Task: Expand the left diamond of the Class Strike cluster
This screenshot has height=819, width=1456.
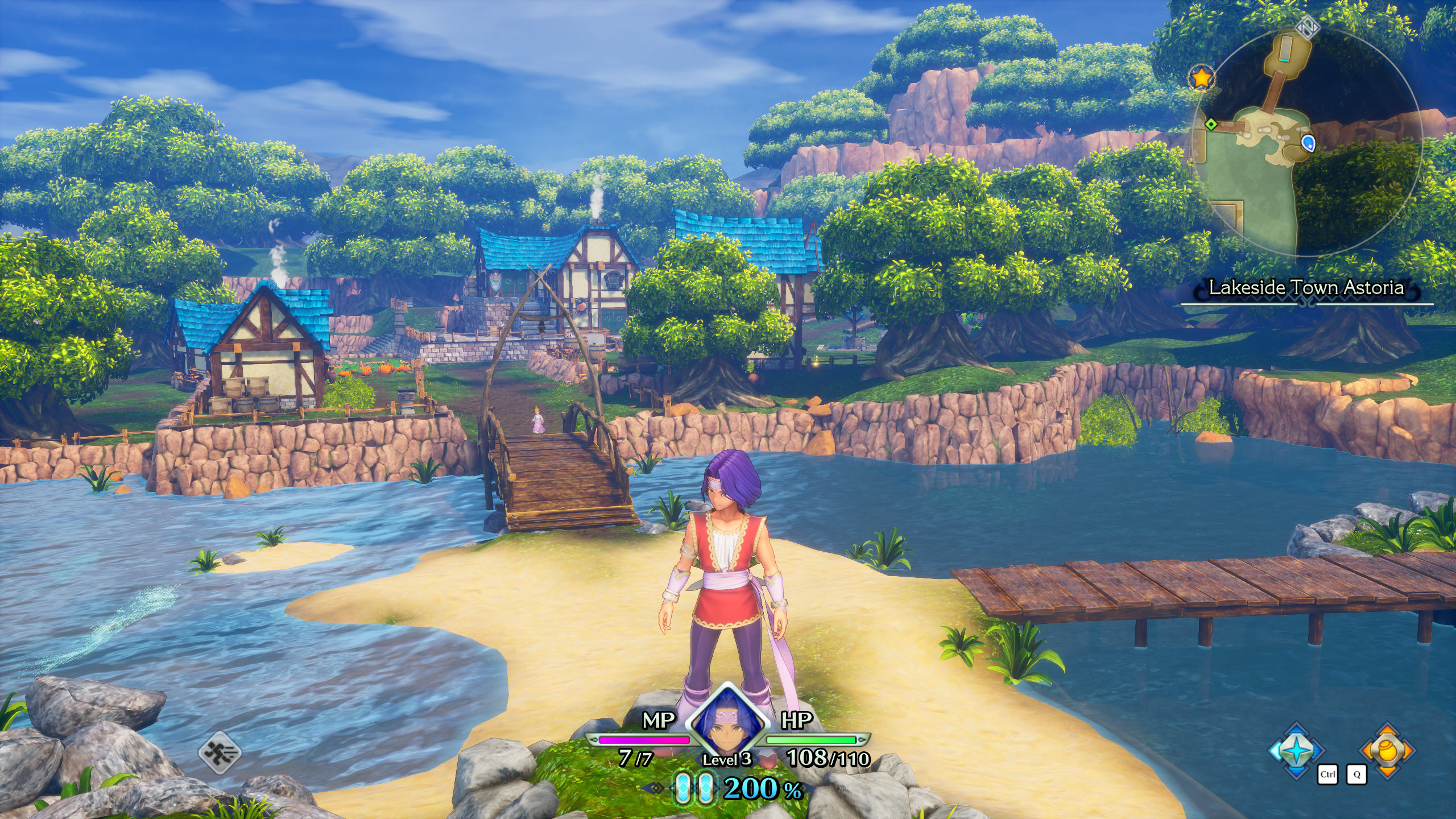Action: coord(1275,751)
